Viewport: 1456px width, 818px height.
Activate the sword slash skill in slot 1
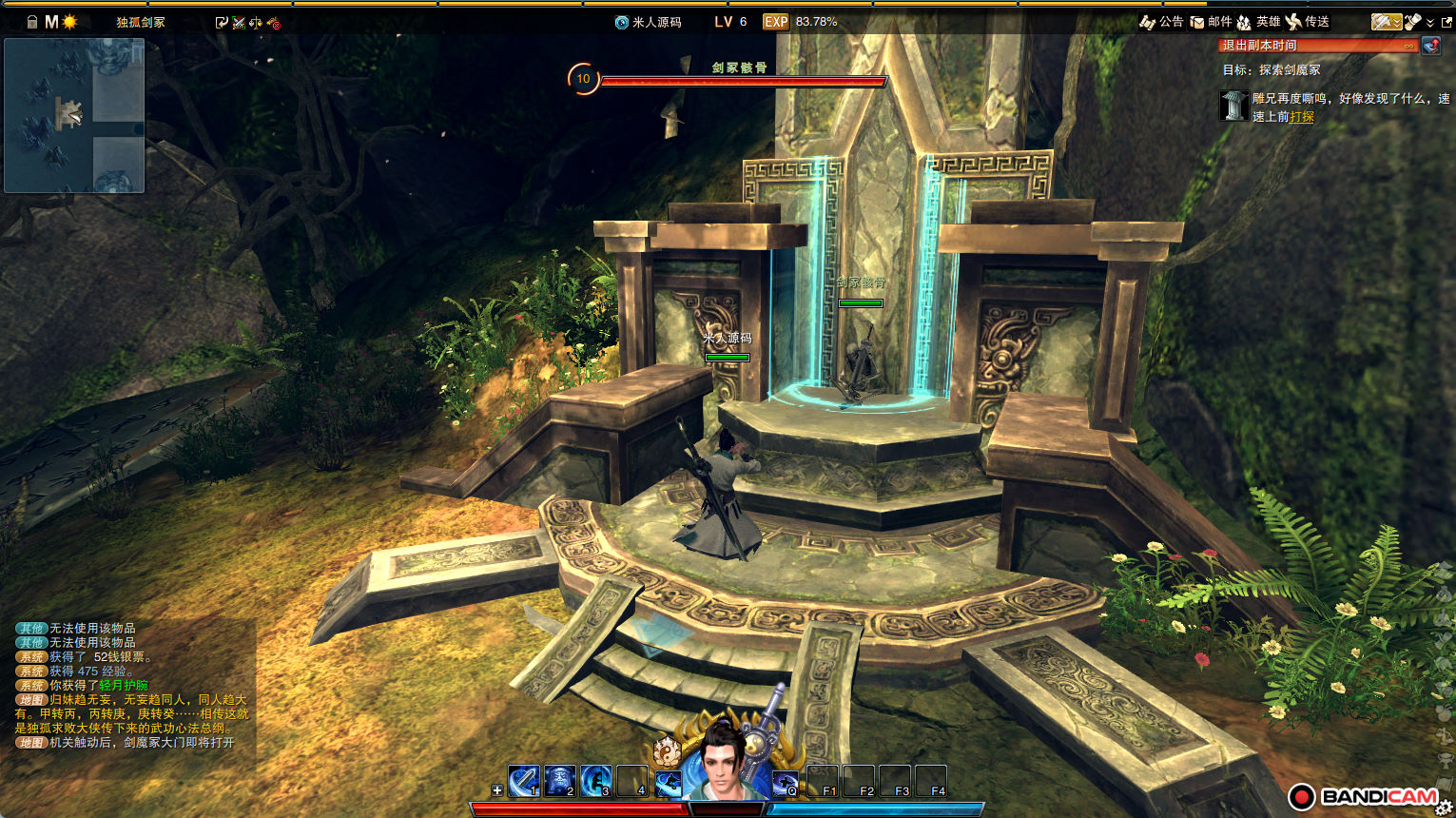(x=523, y=781)
